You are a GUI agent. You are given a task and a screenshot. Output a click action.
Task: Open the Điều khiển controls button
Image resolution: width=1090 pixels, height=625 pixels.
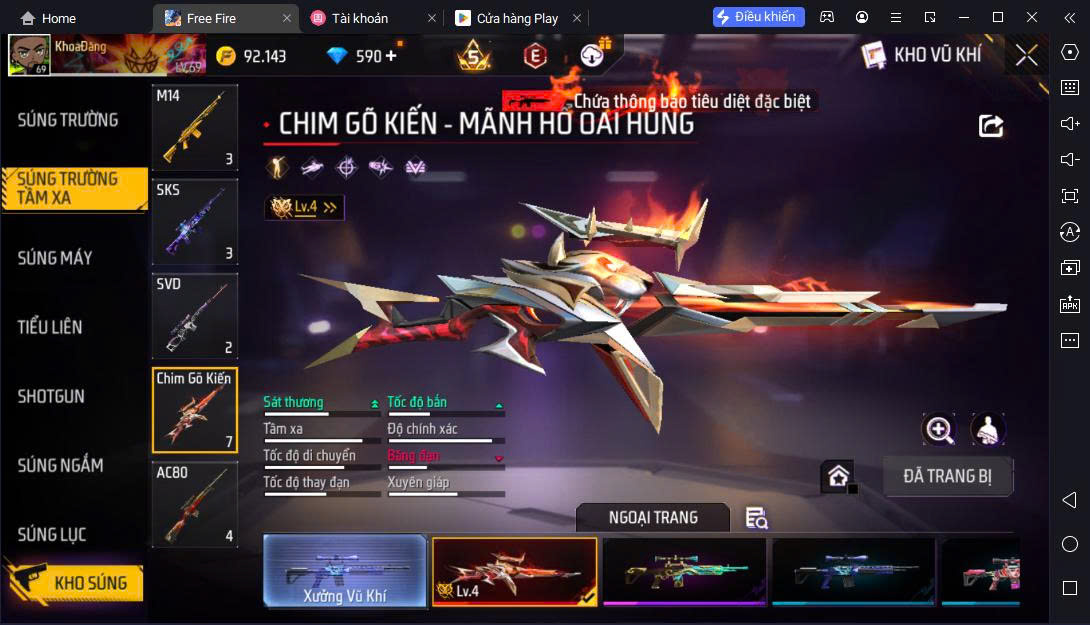click(758, 17)
